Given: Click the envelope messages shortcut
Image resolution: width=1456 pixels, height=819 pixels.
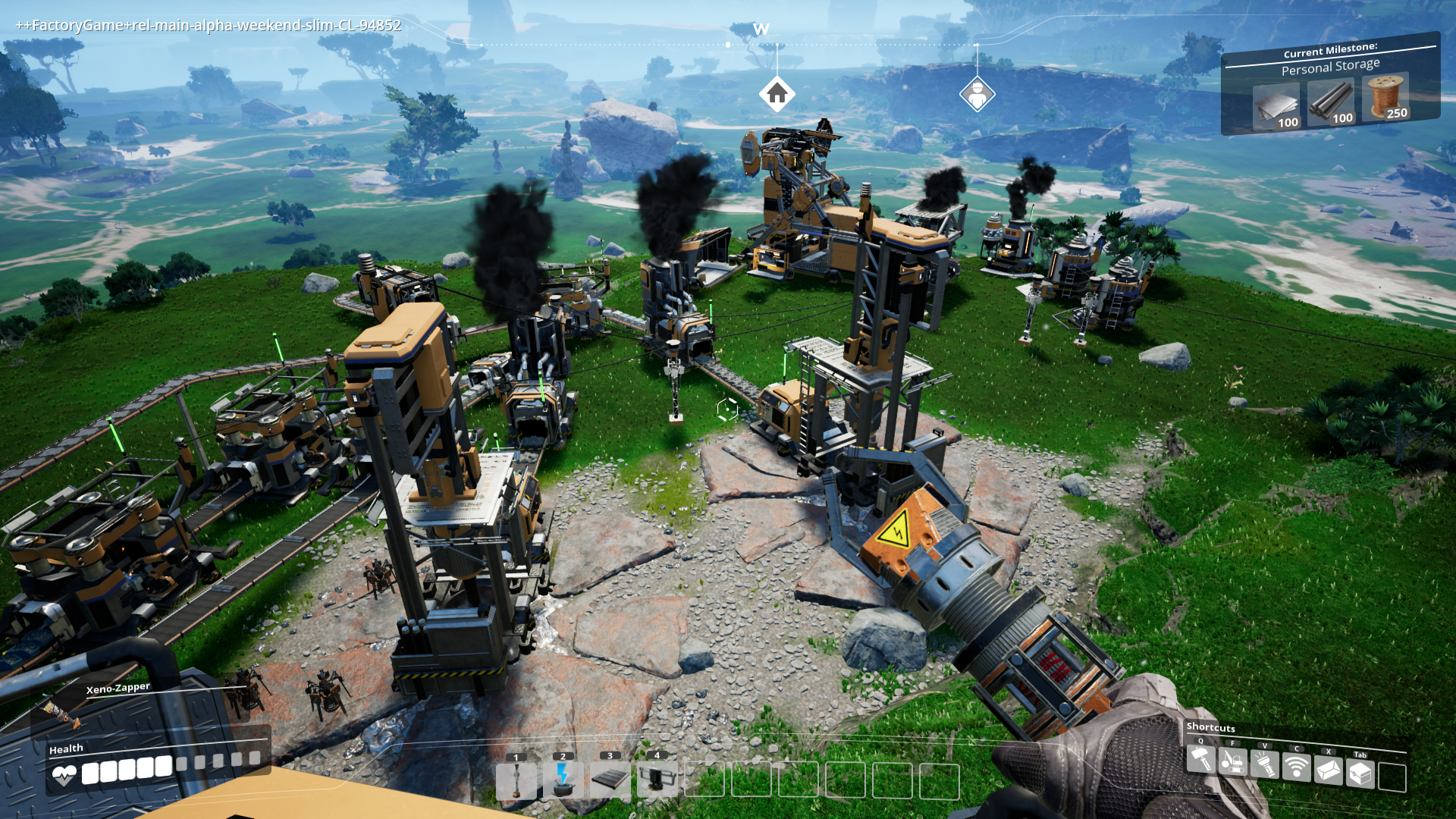Looking at the screenshot, I should [x=1329, y=770].
